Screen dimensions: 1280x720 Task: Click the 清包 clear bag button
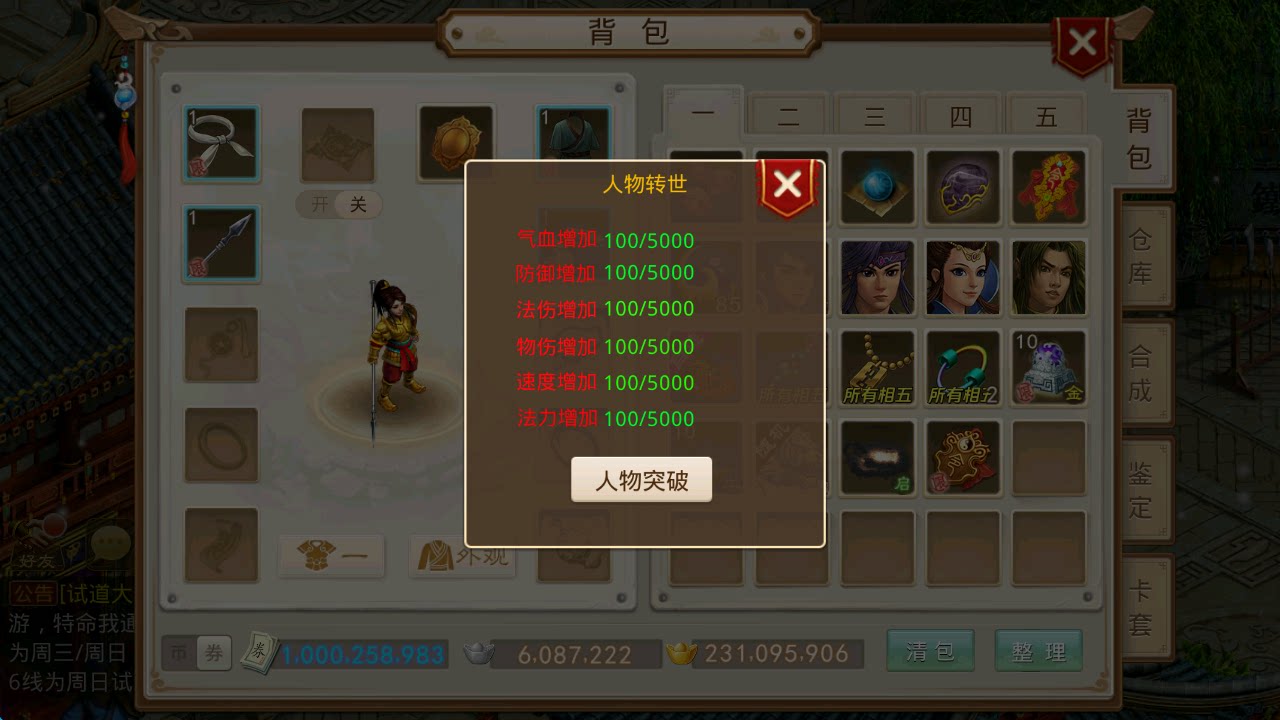click(930, 650)
